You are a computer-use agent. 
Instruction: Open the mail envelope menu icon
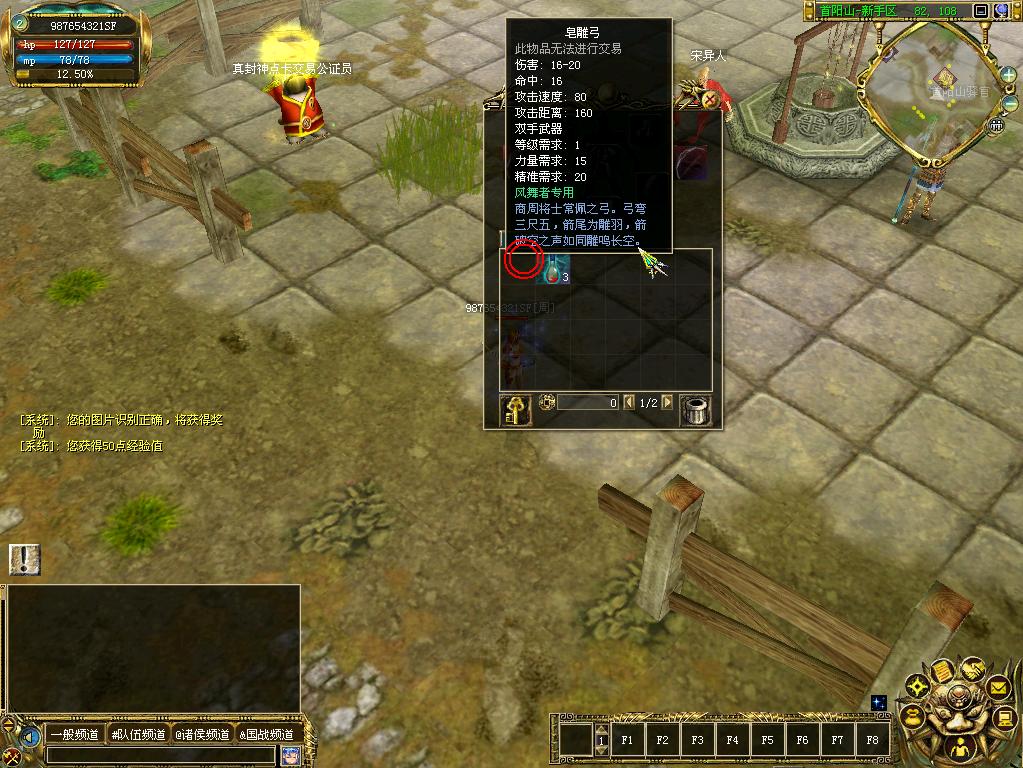coord(997,687)
